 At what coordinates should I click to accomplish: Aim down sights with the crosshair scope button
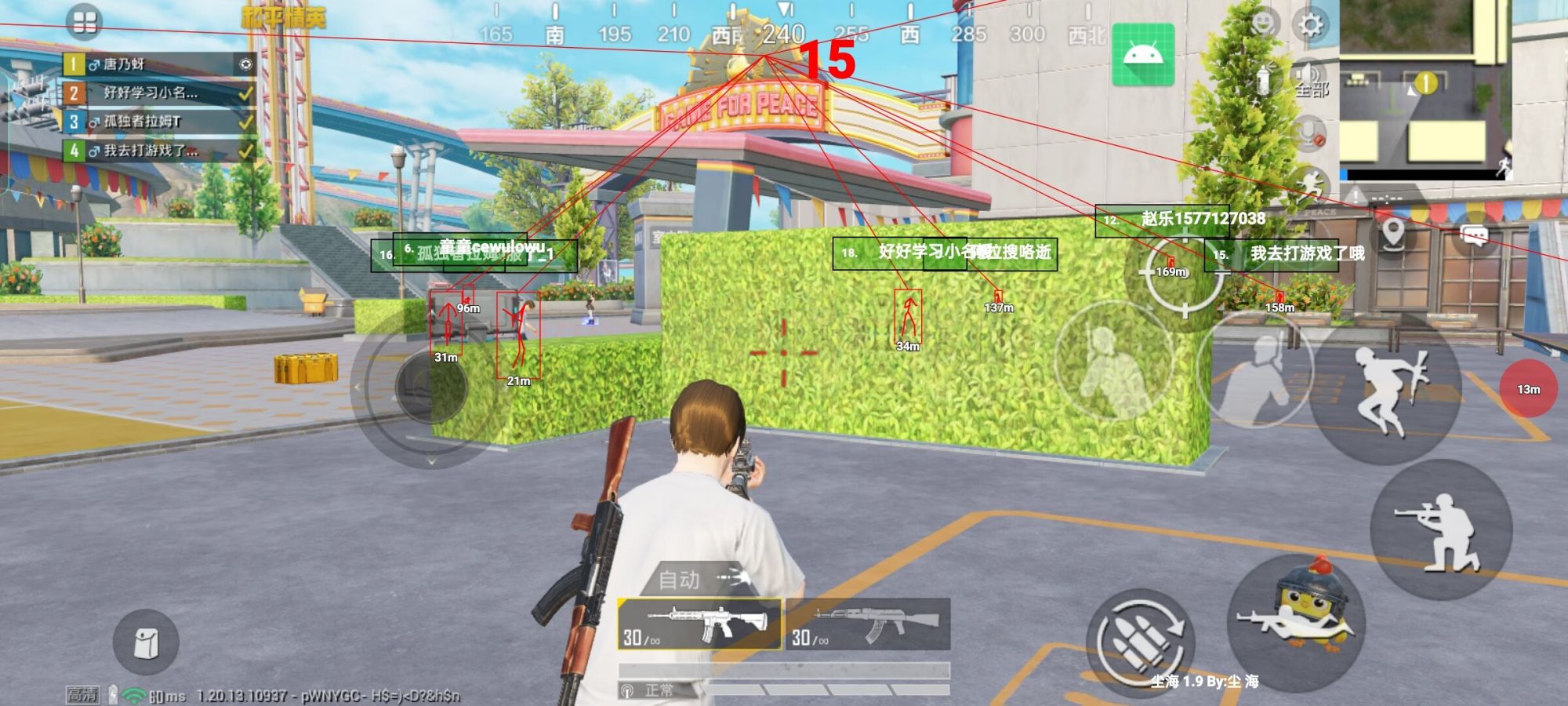click(x=1184, y=275)
